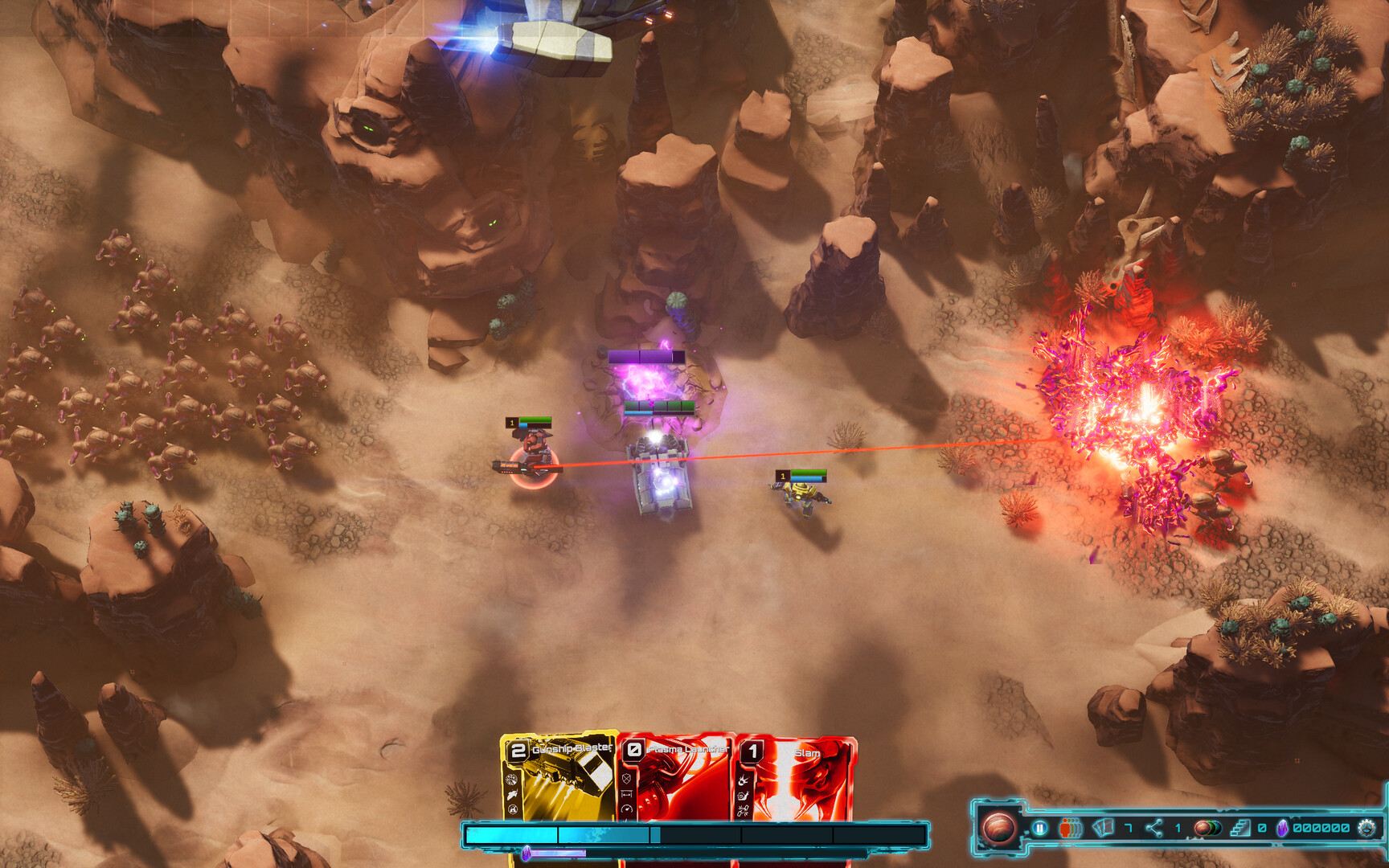Image resolution: width=1389 pixels, height=868 pixels.
Task: Click the population figures icon
Action: [x=1071, y=828]
